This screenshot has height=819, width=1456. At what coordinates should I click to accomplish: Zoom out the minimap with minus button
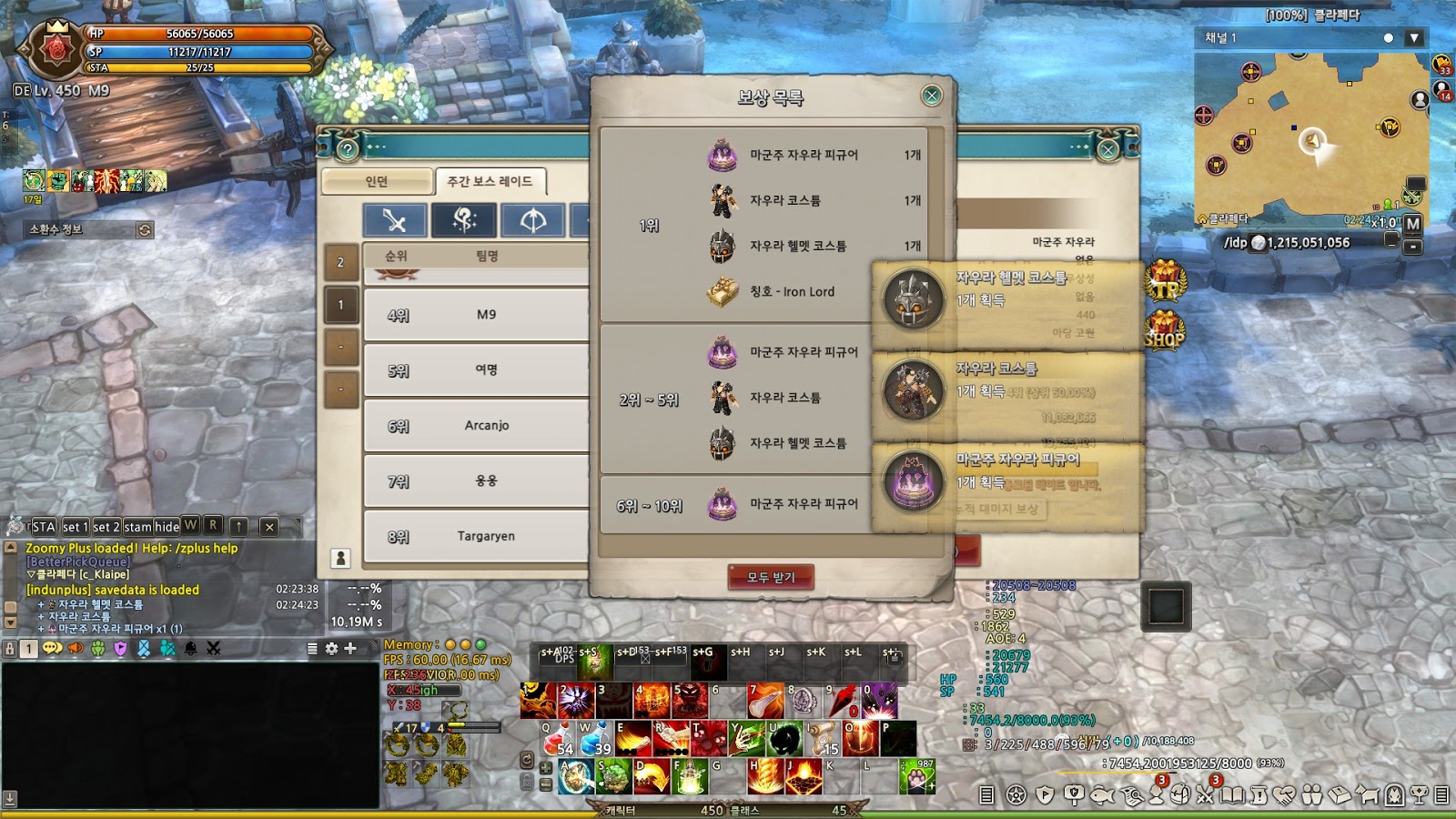tap(1412, 247)
